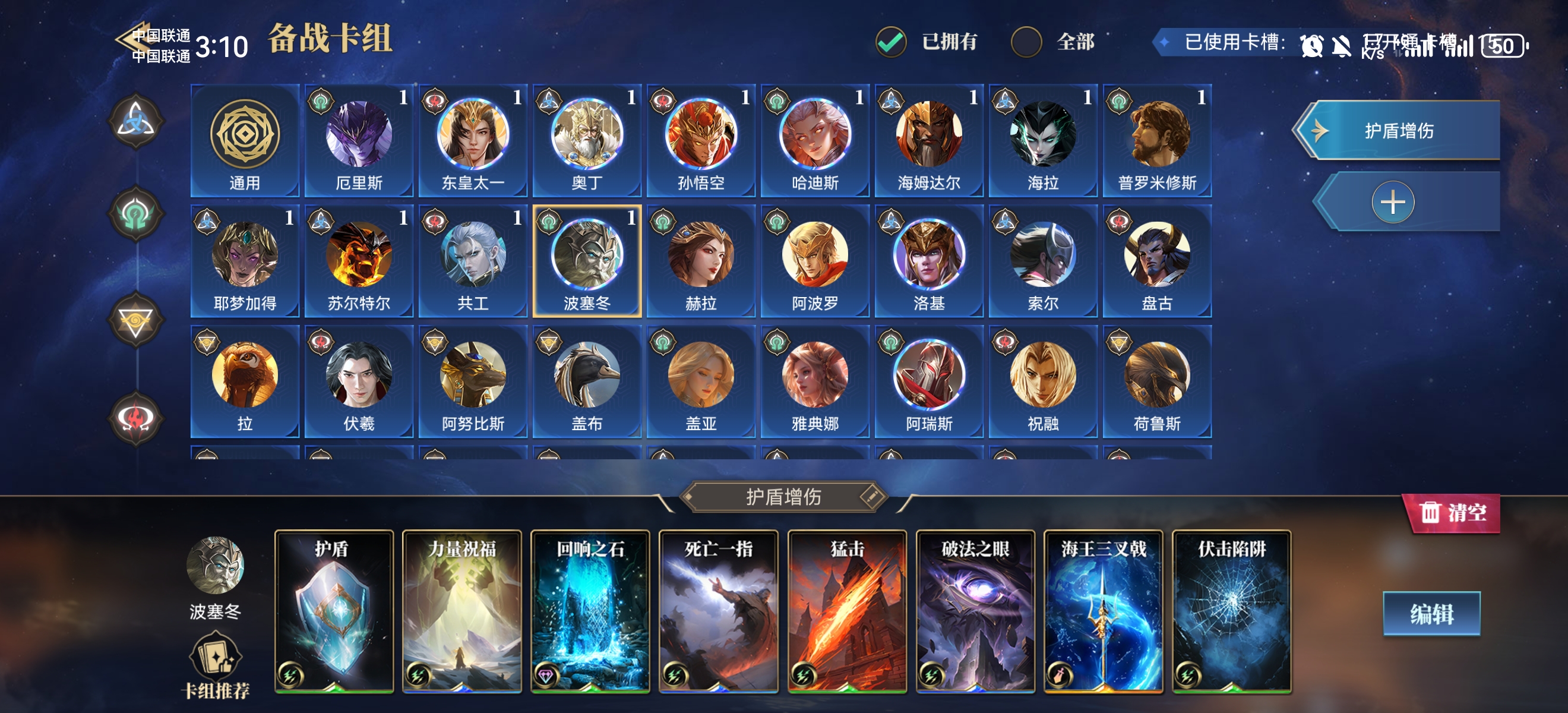The image size is (1568, 713).
Task: Choose the 通用 general hero tile
Action: click(245, 141)
